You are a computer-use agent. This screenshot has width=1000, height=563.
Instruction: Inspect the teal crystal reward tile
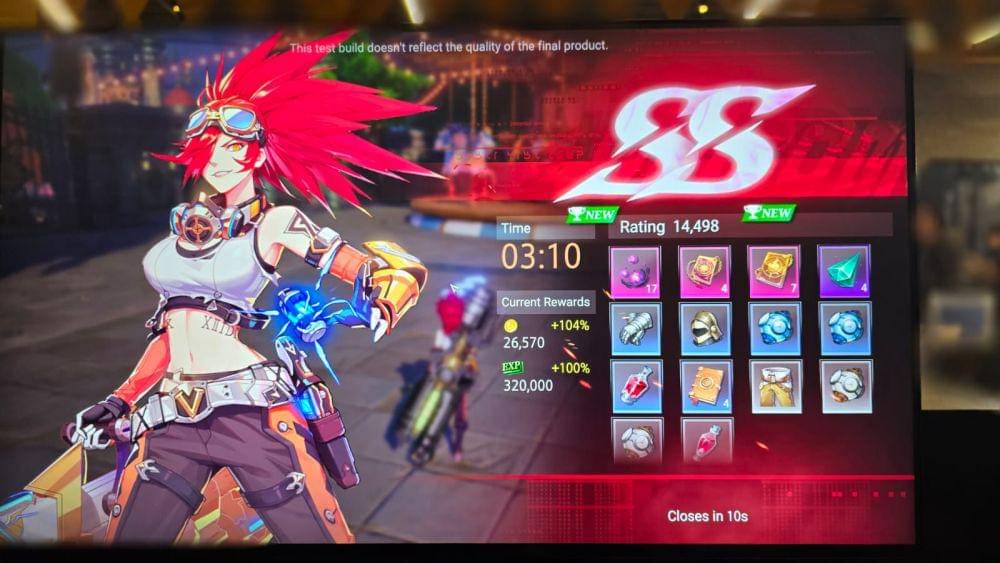pyautogui.click(x=844, y=271)
